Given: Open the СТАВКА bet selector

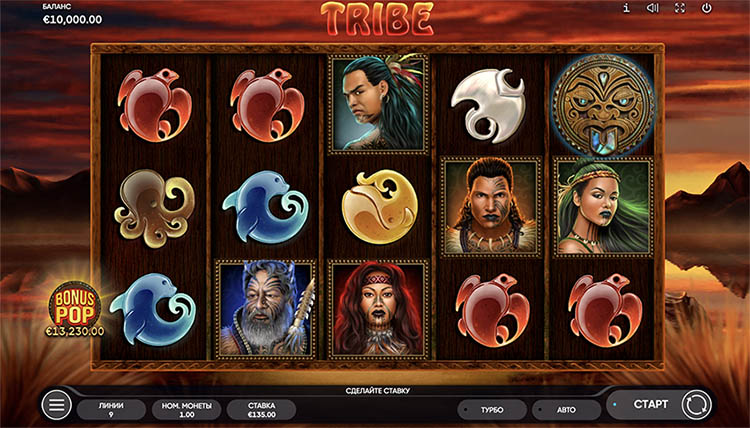Looking at the screenshot, I should [x=262, y=409].
